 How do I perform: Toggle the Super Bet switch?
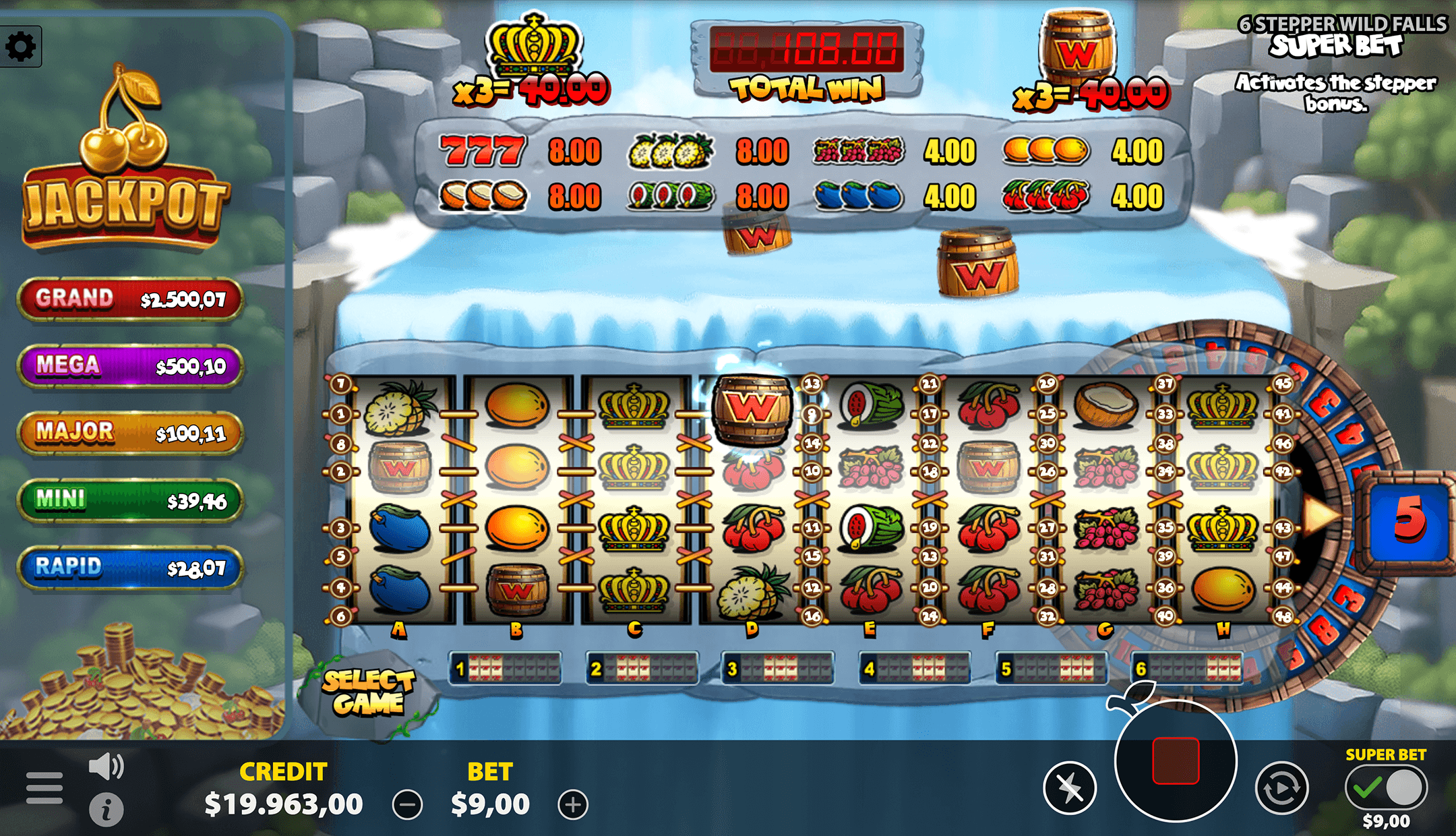[1386, 787]
